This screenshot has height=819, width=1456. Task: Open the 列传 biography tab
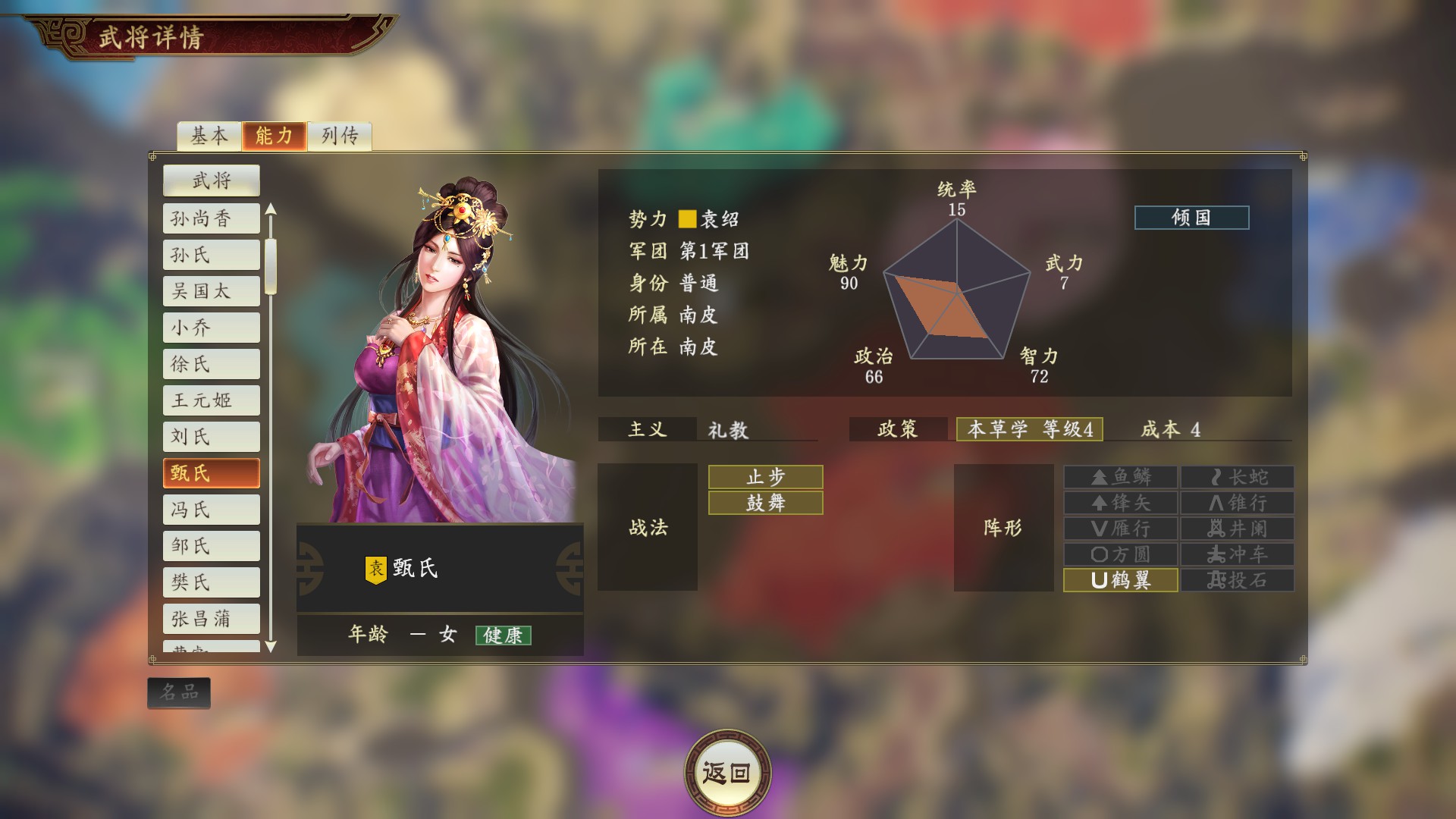339,136
